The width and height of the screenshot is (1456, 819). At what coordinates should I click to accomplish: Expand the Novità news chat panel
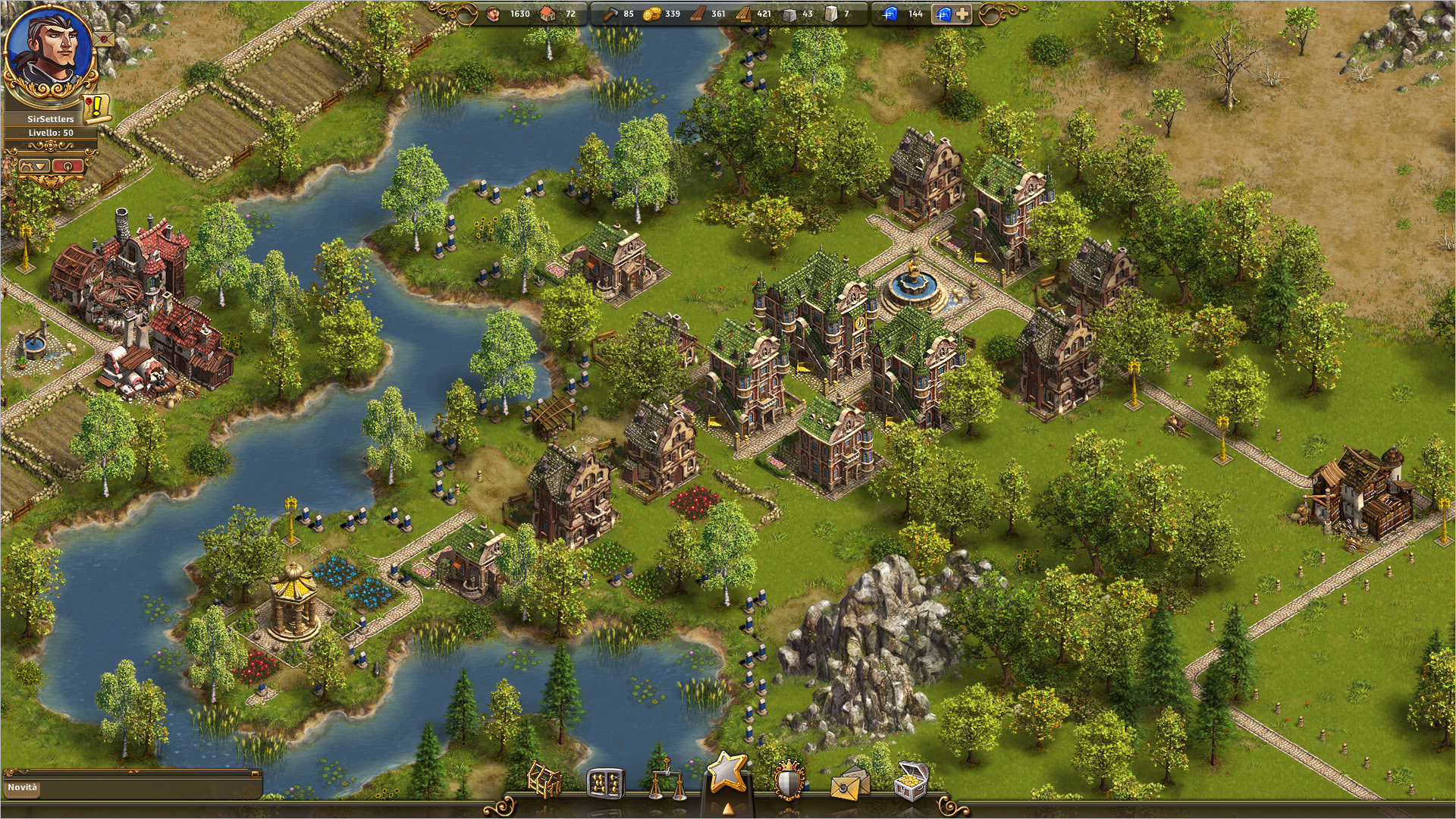coord(255,774)
